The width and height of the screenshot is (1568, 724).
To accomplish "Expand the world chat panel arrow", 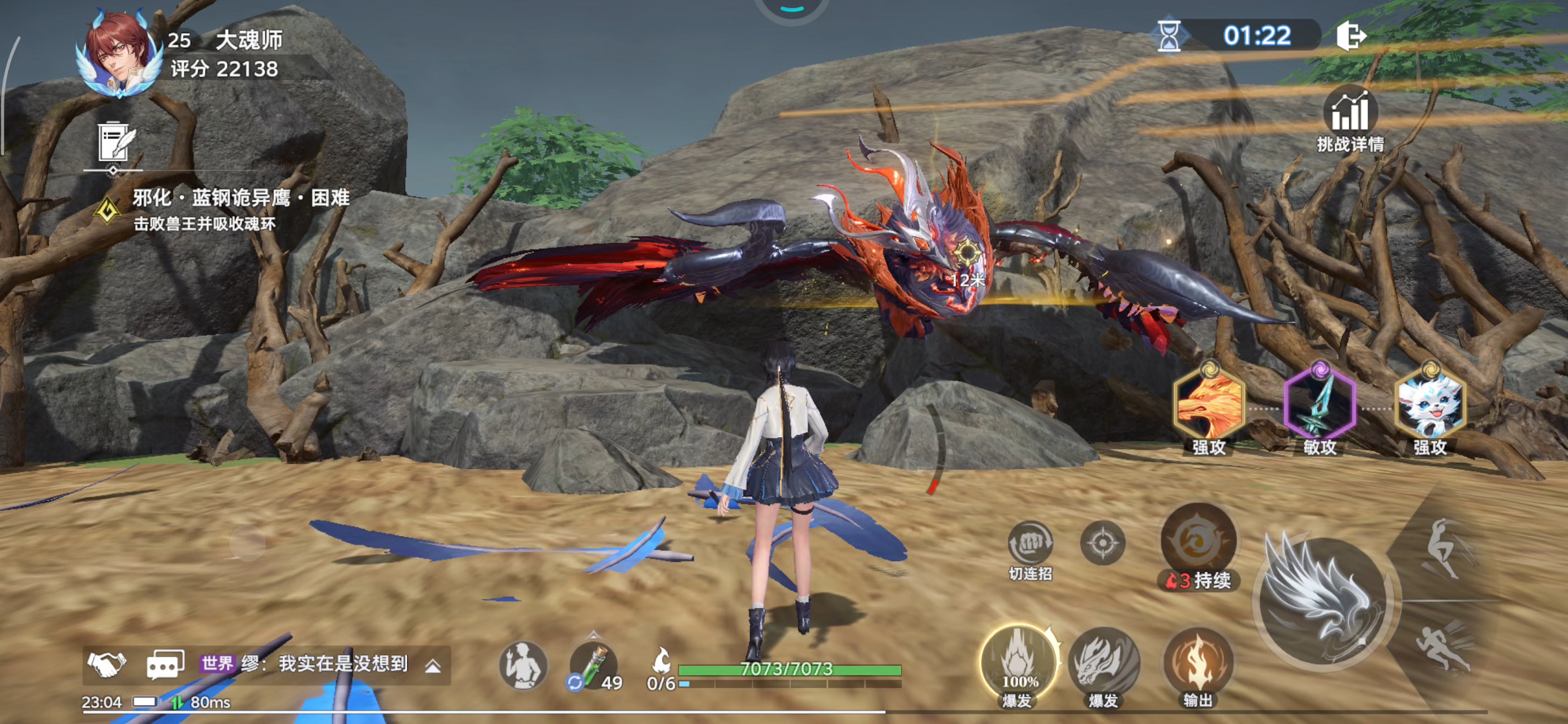I will 433,666.
